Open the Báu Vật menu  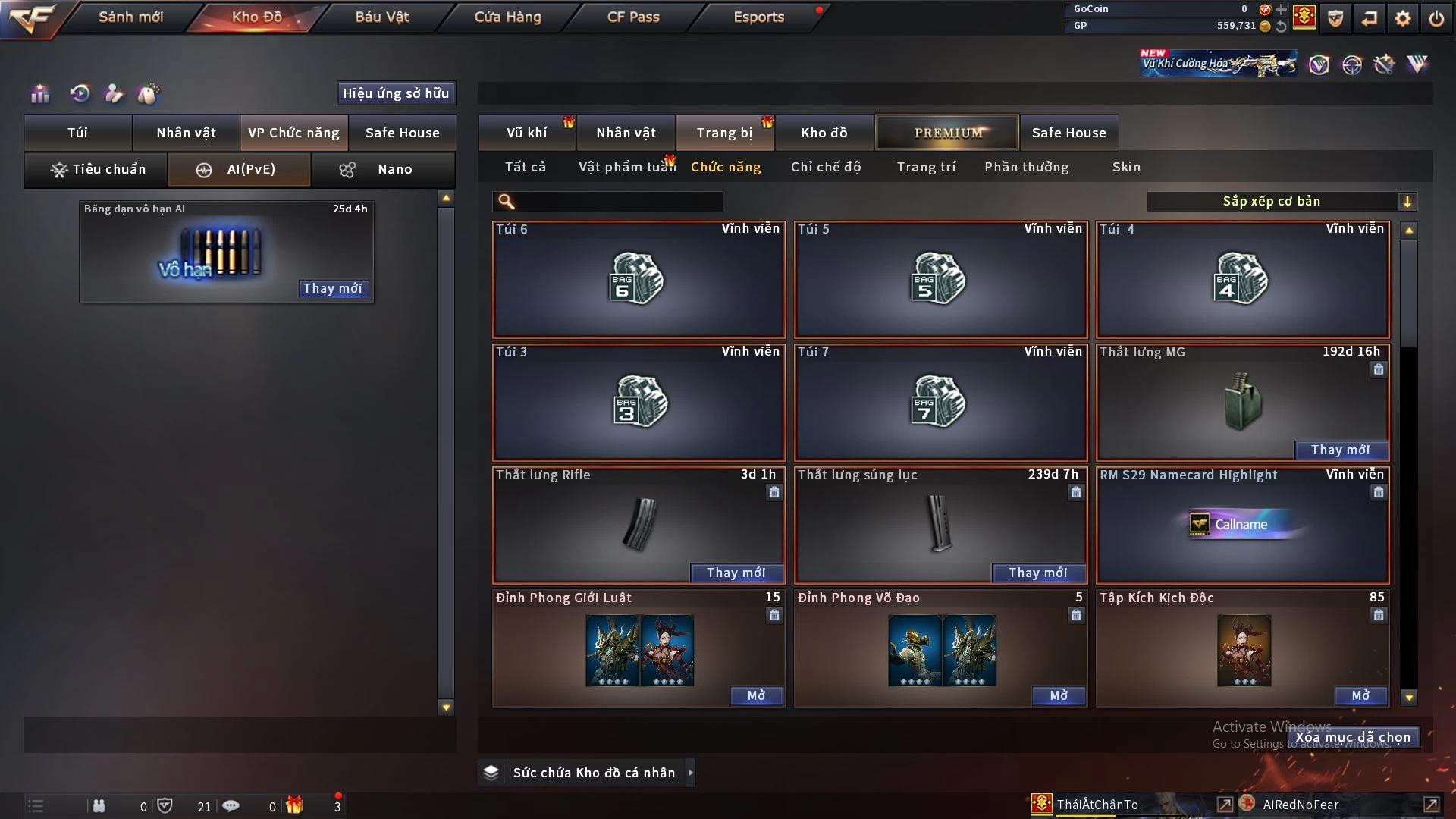pos(381,17)
